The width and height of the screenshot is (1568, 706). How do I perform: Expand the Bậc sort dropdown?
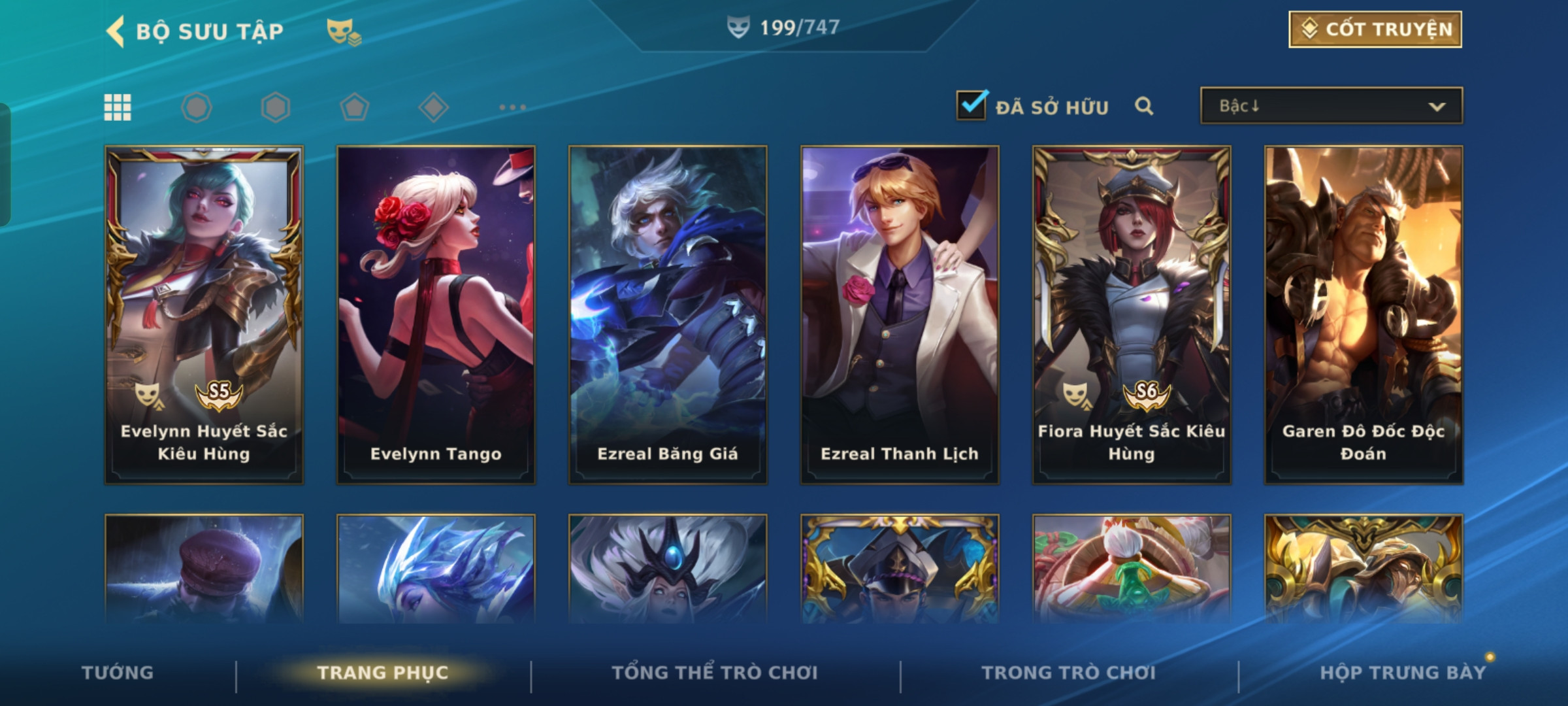click(x=1331, y=106)
